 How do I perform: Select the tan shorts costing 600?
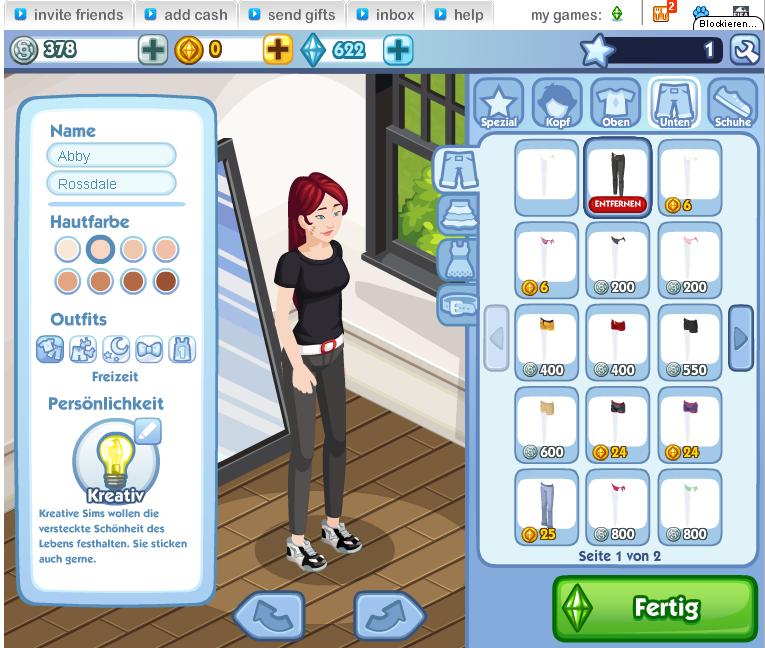point(547,424)
